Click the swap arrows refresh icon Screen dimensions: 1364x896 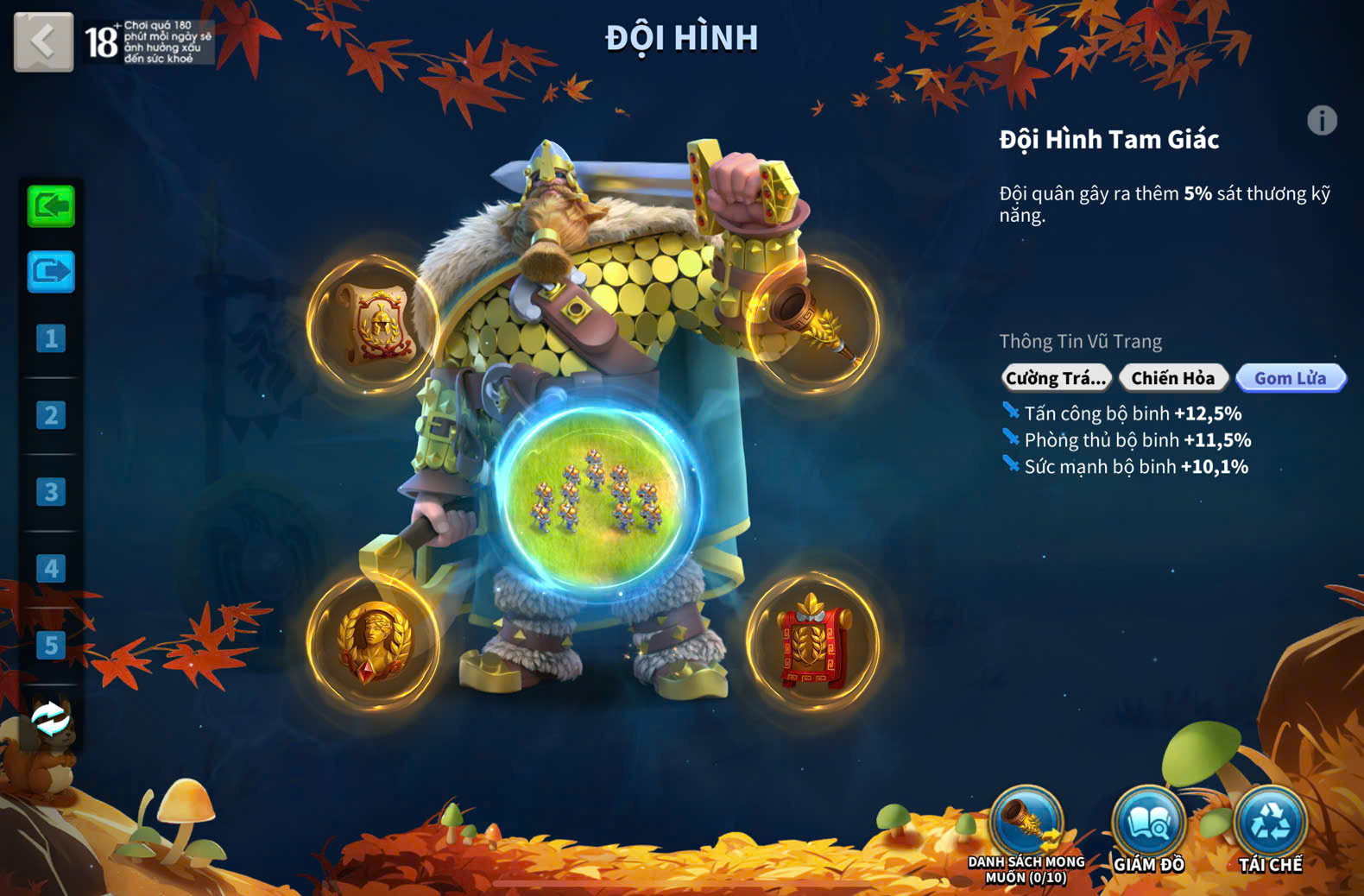click(x=51, y=718)
